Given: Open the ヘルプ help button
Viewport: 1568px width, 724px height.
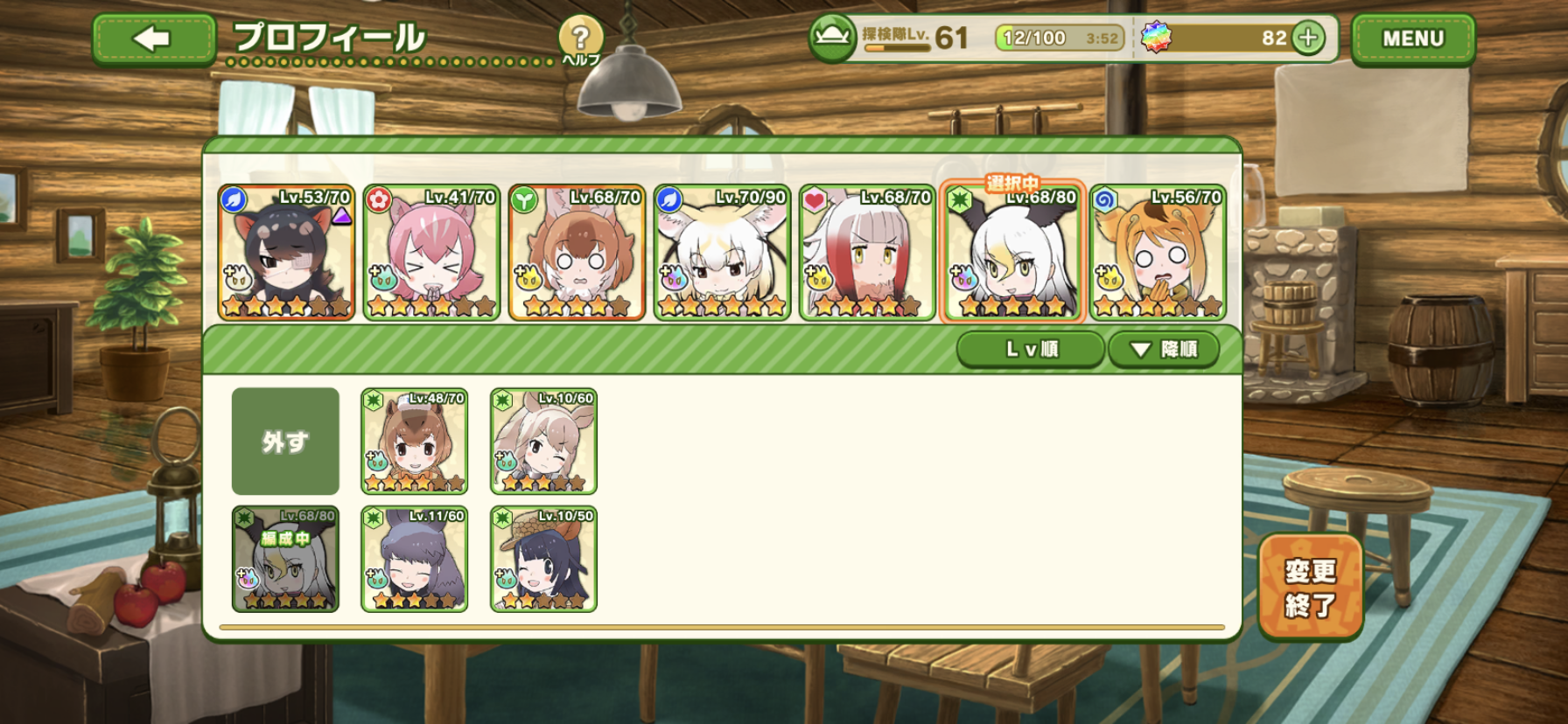Looking at the screenshot, I should pyautogui.click(x=580, y=40).
